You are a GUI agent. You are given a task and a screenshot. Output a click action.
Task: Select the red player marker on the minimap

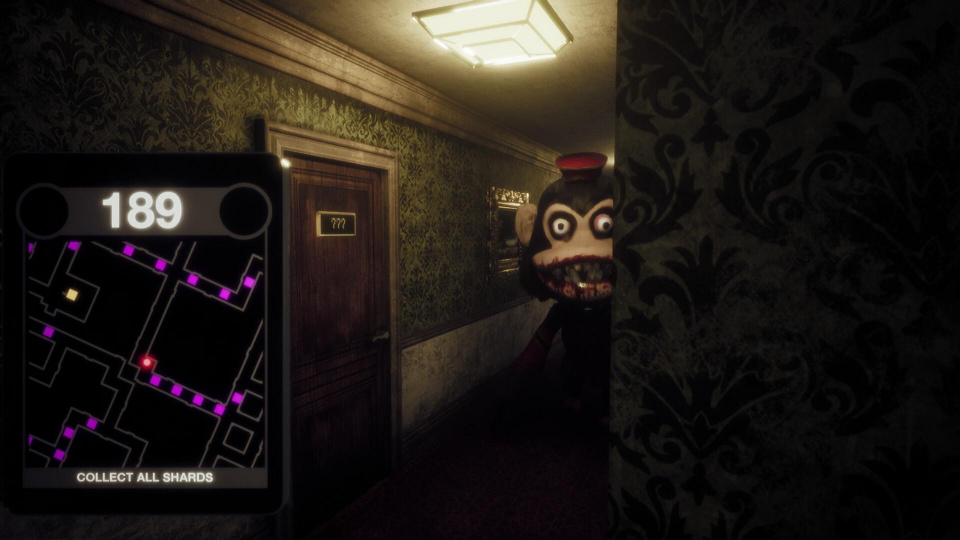click(x=146, y=362)
